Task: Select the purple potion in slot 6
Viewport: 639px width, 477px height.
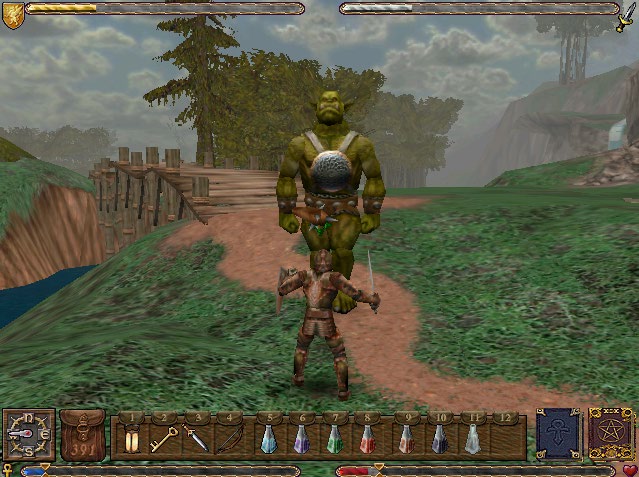Action: coord(301,438)
